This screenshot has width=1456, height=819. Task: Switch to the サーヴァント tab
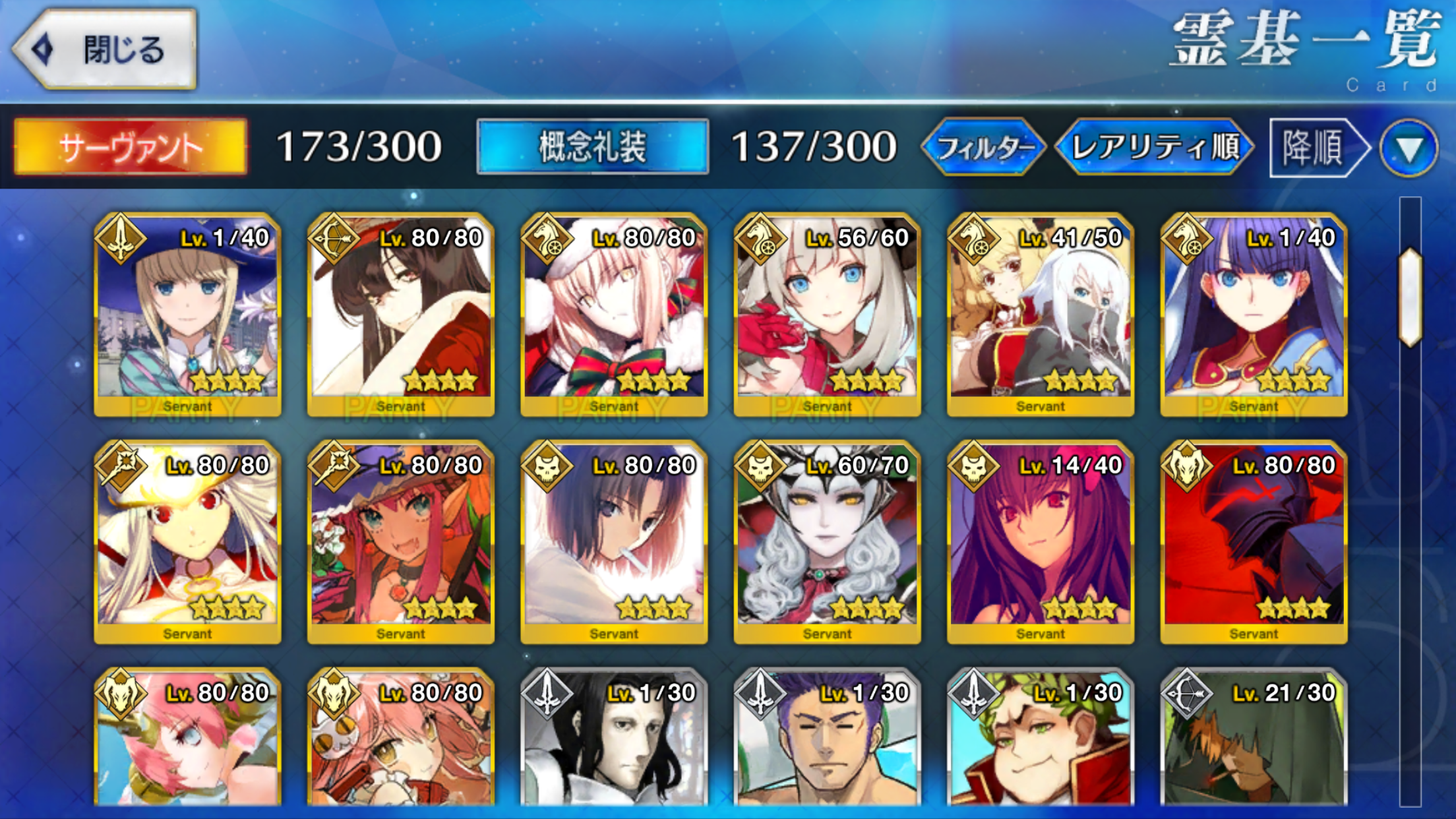coord(131,146)
